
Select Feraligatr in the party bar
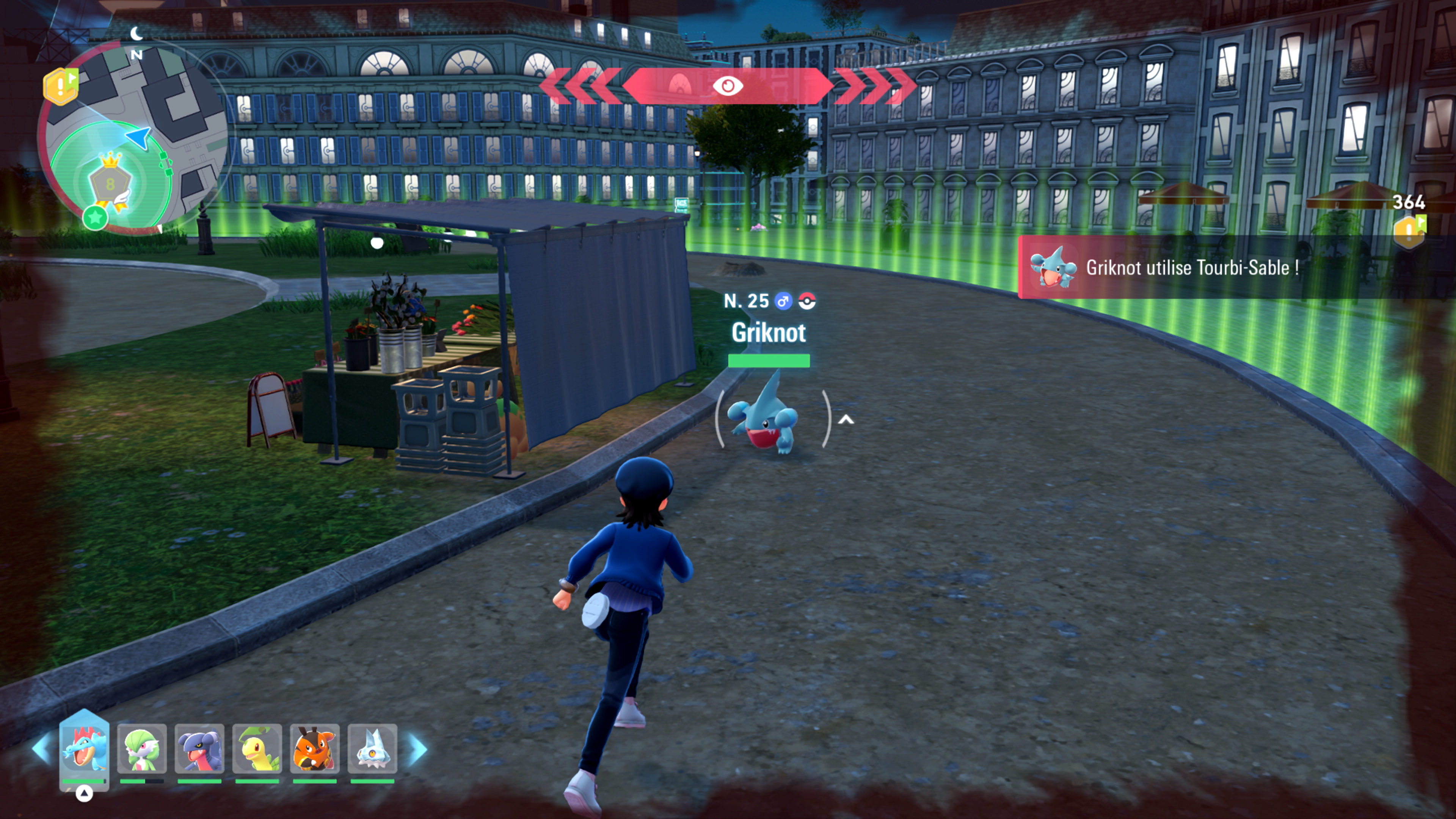[x=84, y=748]
